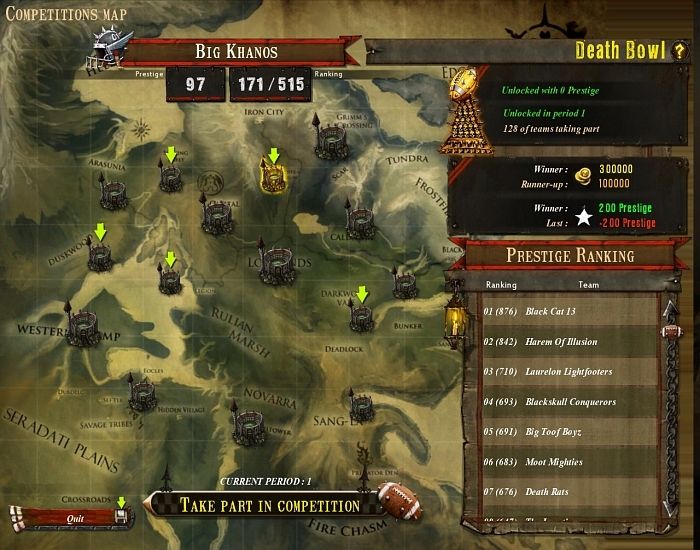The image size is (700, 550).
Task: Click the prestige ranking scrollbar football handle
Action: point(670,331)
